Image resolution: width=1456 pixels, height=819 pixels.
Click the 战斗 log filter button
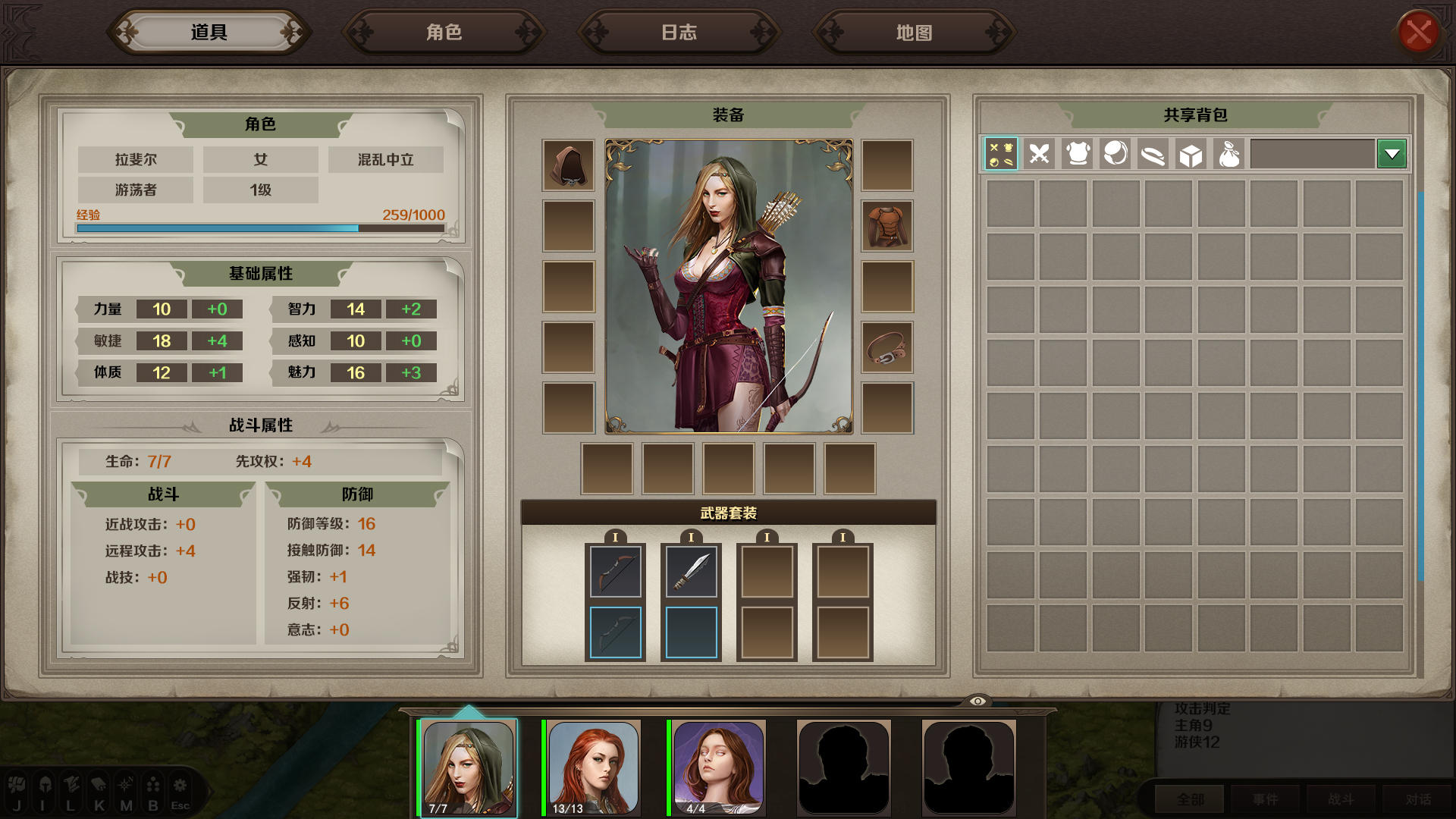(1341, 799)
